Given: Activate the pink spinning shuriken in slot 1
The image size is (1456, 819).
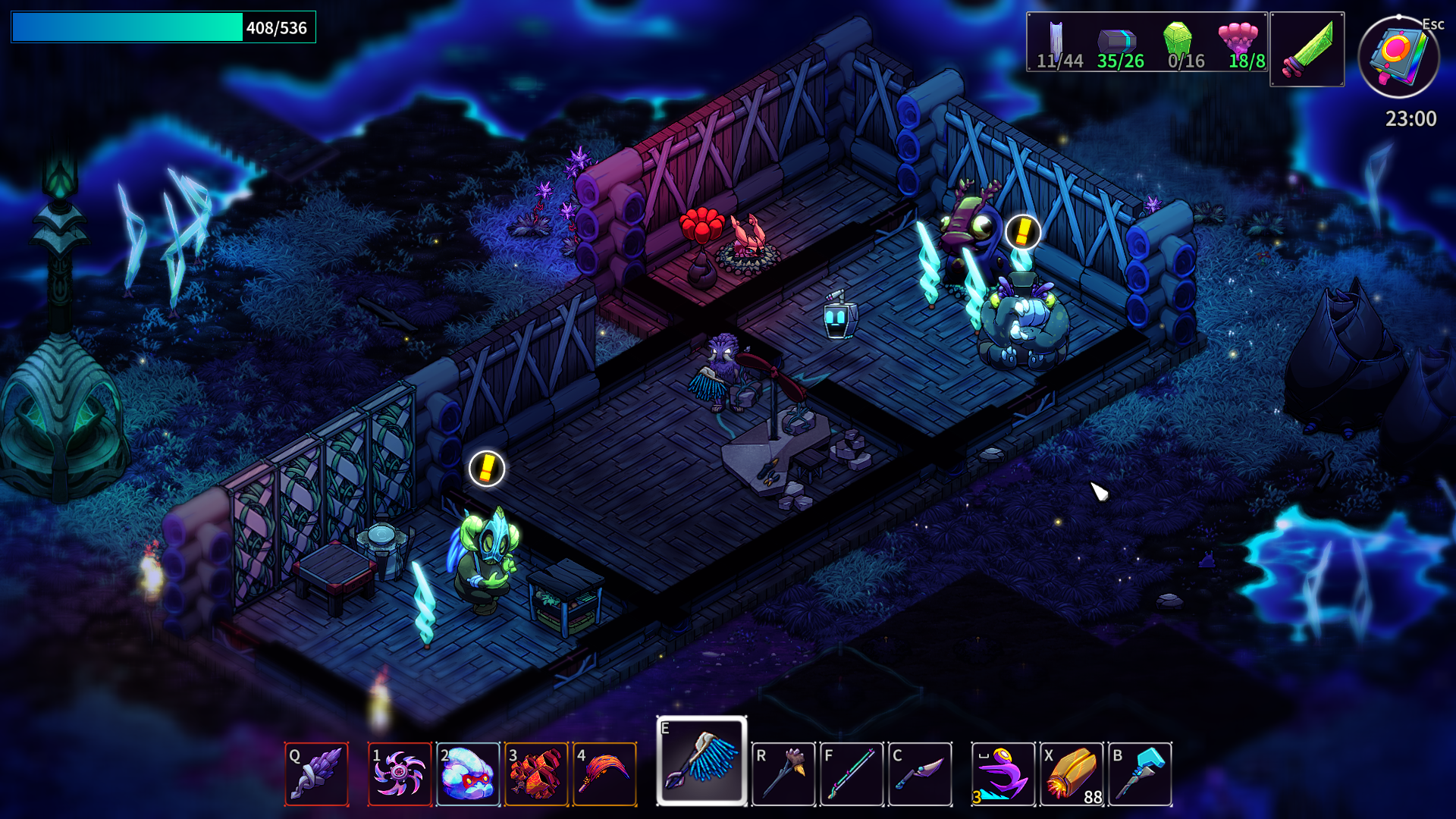Looking at the screenshot, I should coord(400,773).
